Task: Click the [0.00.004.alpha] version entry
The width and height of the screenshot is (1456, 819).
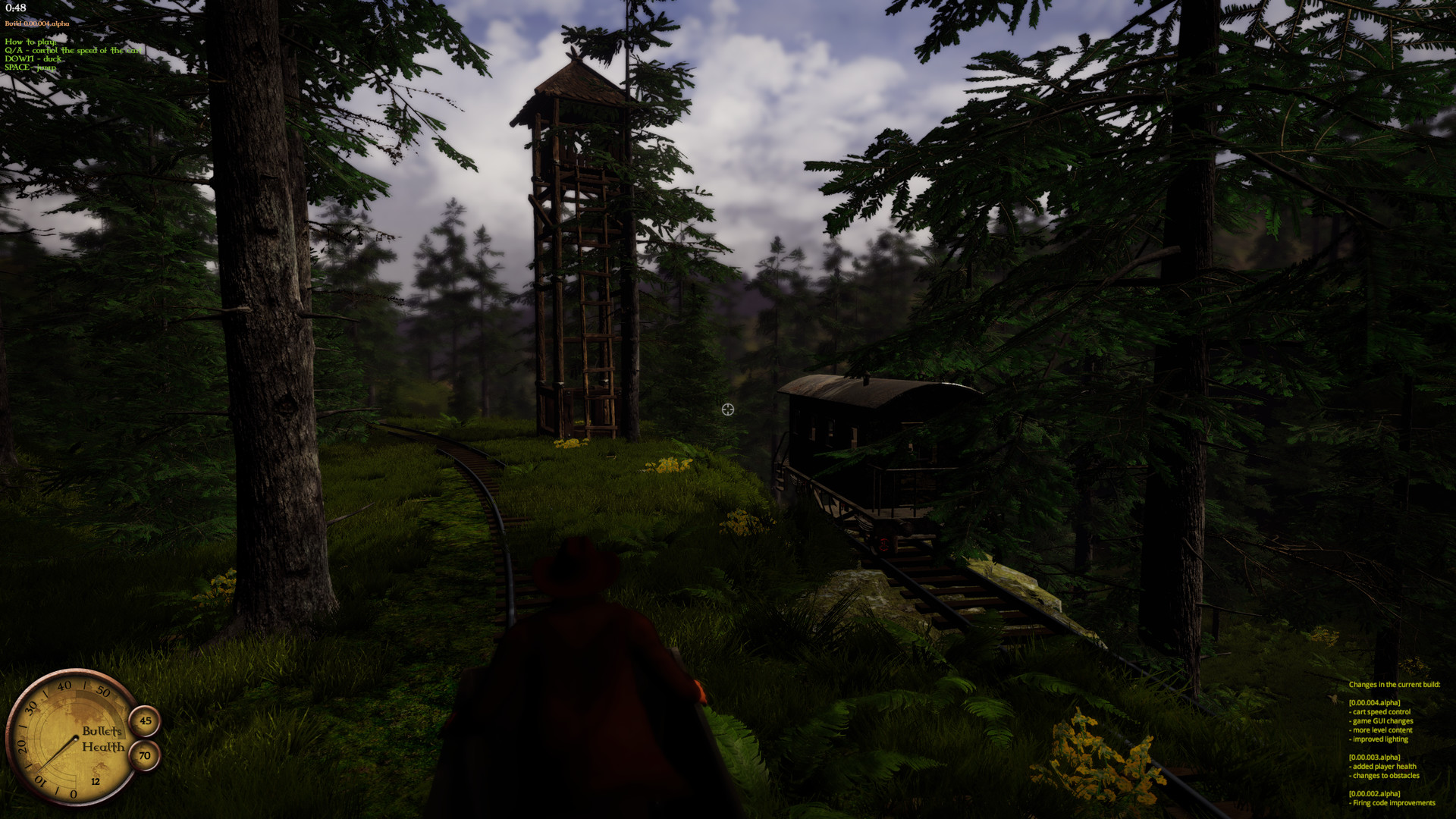Action: (x=1375, y=703)
